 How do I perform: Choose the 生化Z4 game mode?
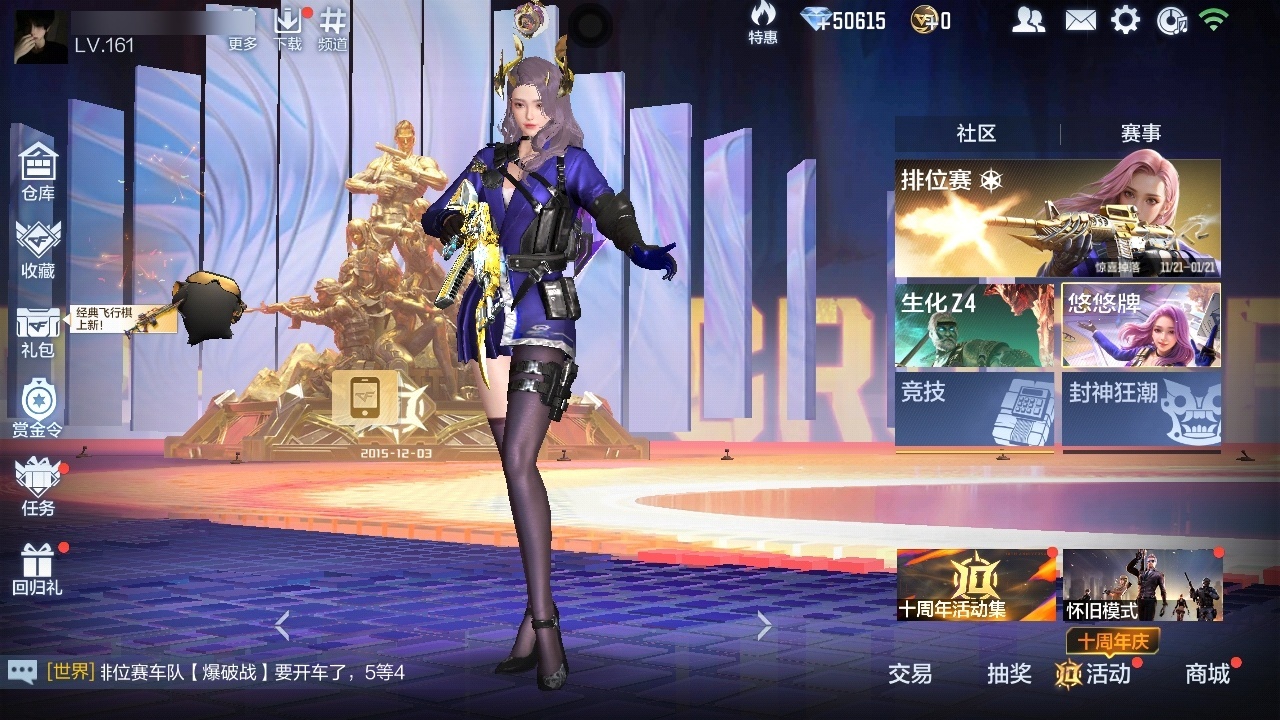[974, 325]
